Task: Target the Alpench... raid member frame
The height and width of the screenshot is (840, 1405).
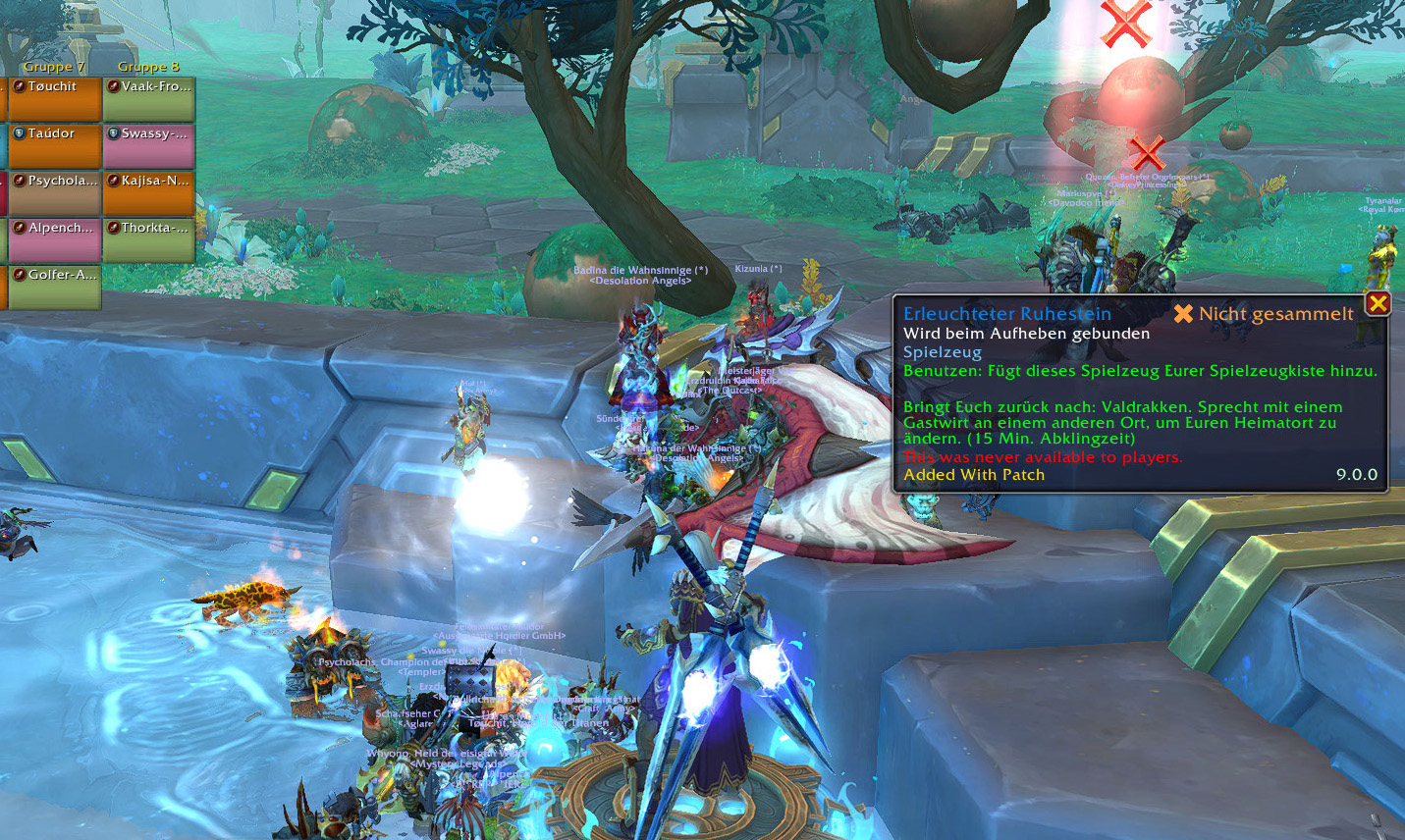Action: [55, 240]
